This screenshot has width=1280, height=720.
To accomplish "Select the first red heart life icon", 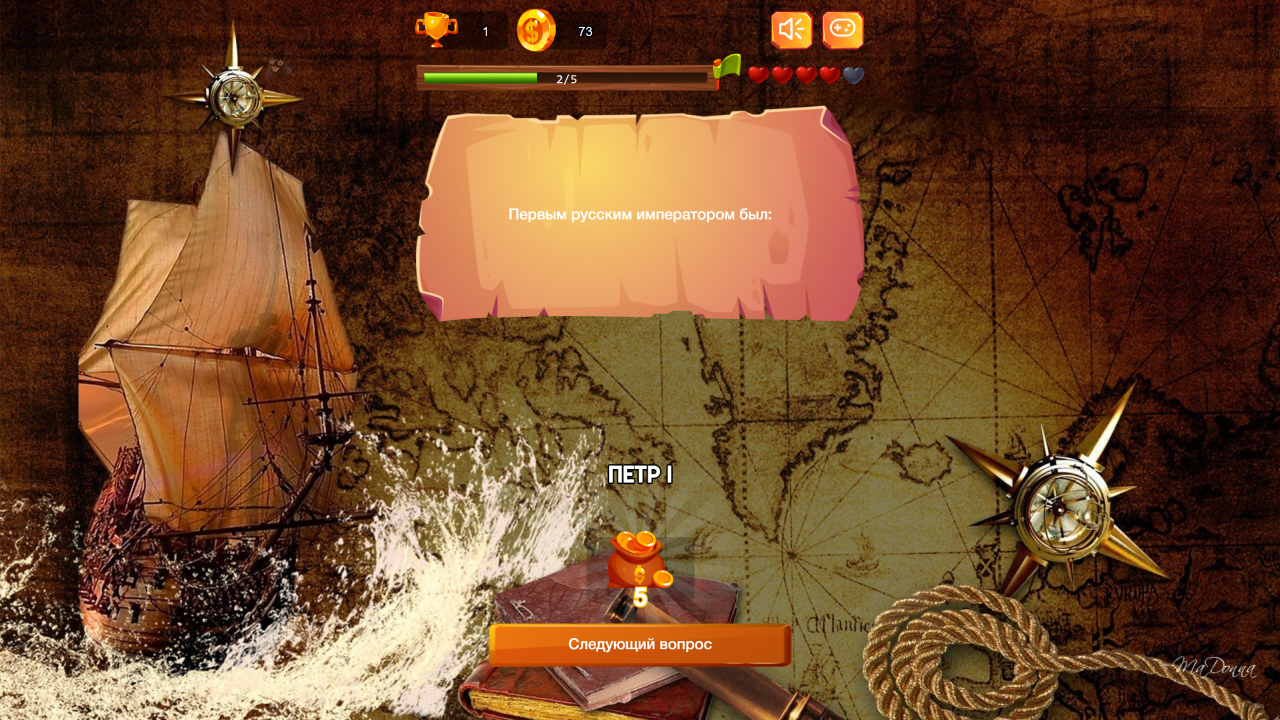I will 759,74.
